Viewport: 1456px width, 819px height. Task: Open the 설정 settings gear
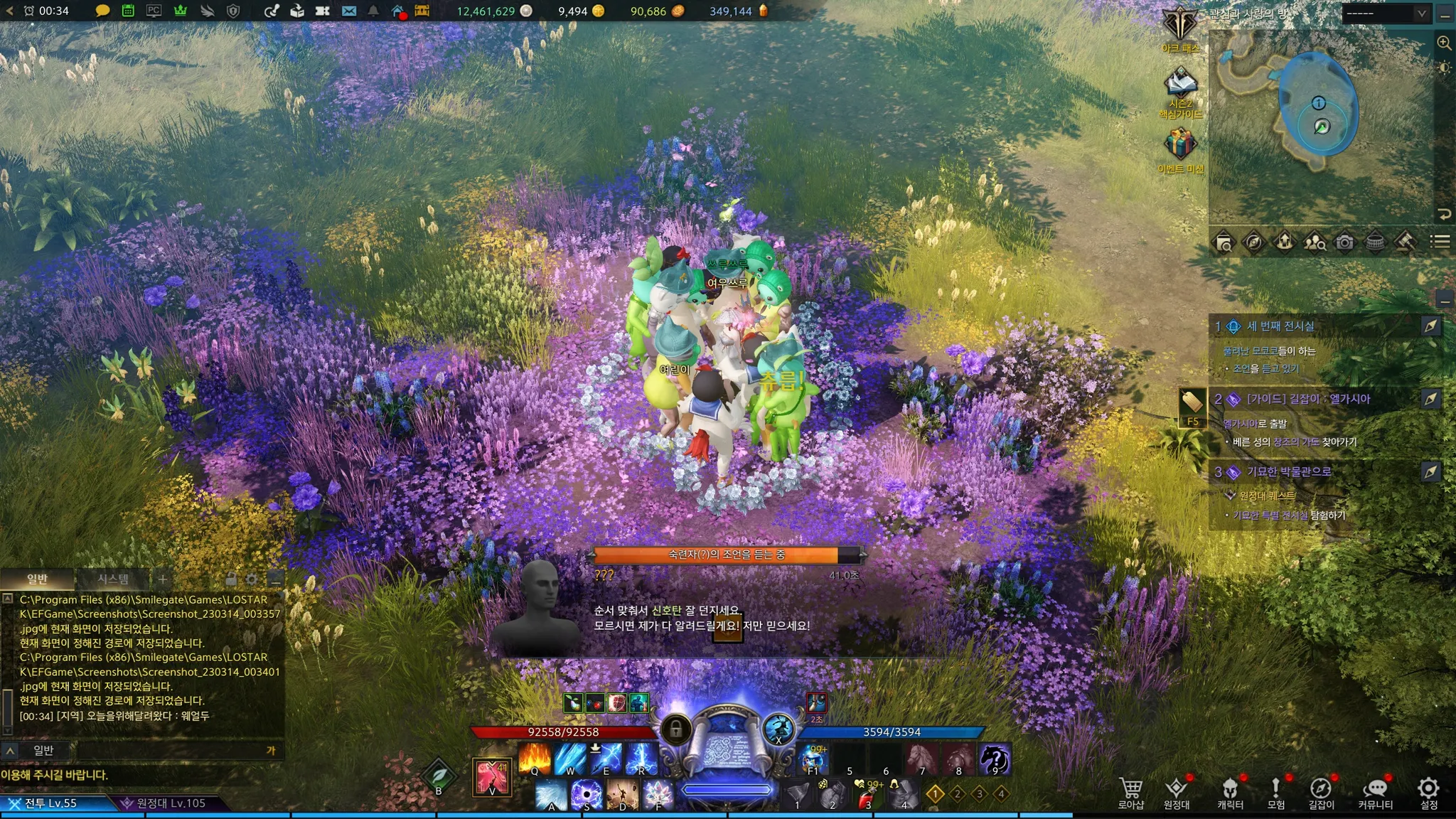(x=1428, y=793)
